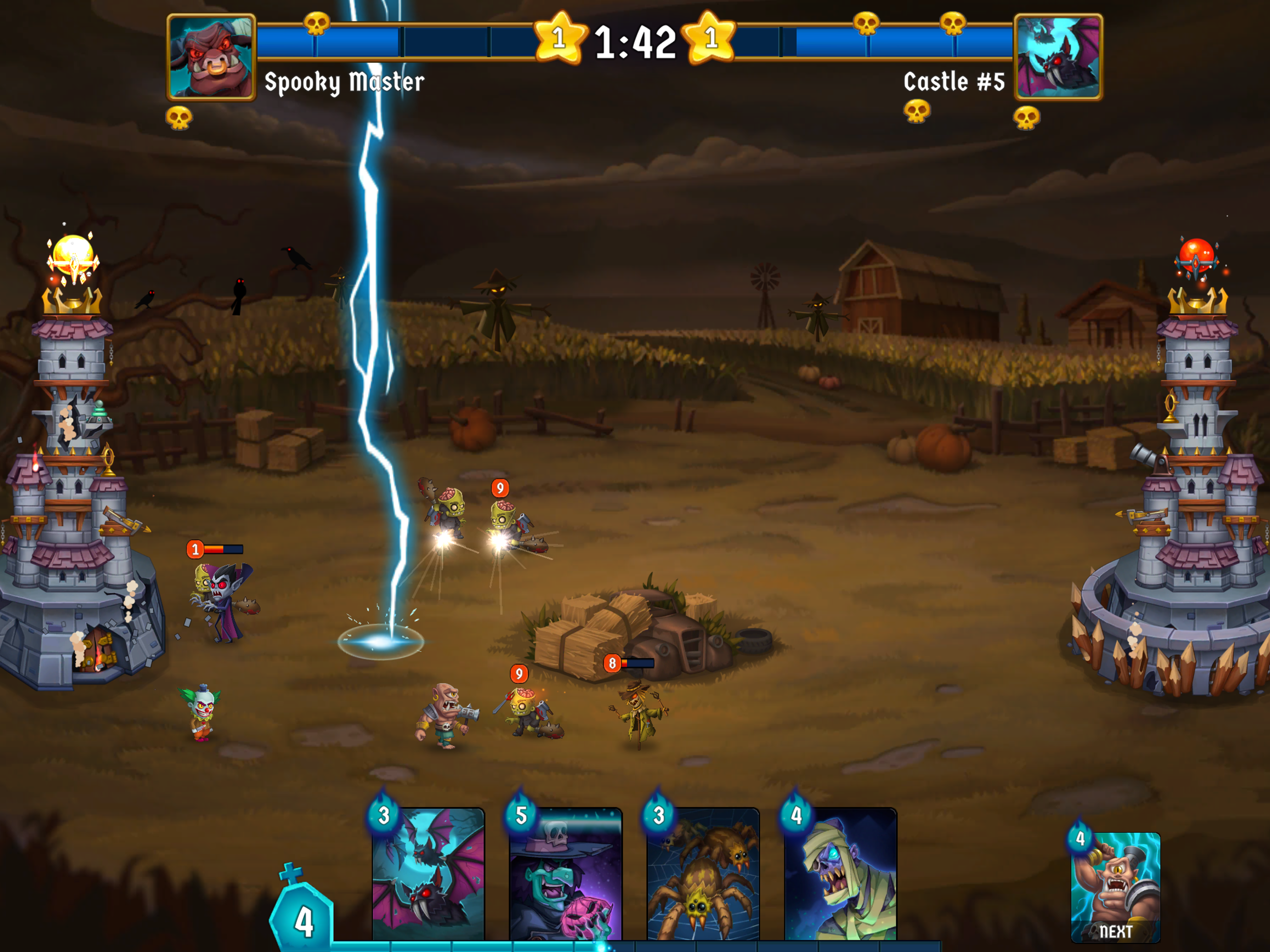1270x952 pixels.
Task: Play the spiders card costing 3
Action: (703, 873)
